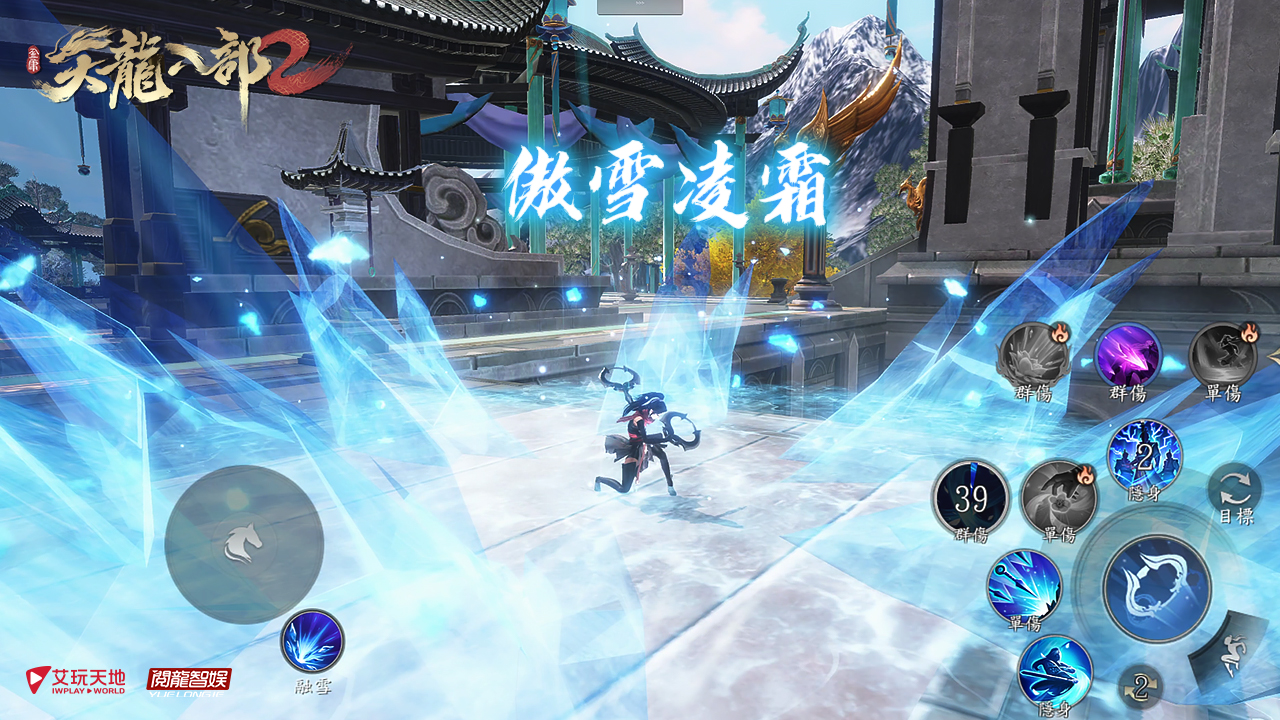Use the main crescent blade attack button
This screenshot has width=1280, height=720.
point(1157,587)
